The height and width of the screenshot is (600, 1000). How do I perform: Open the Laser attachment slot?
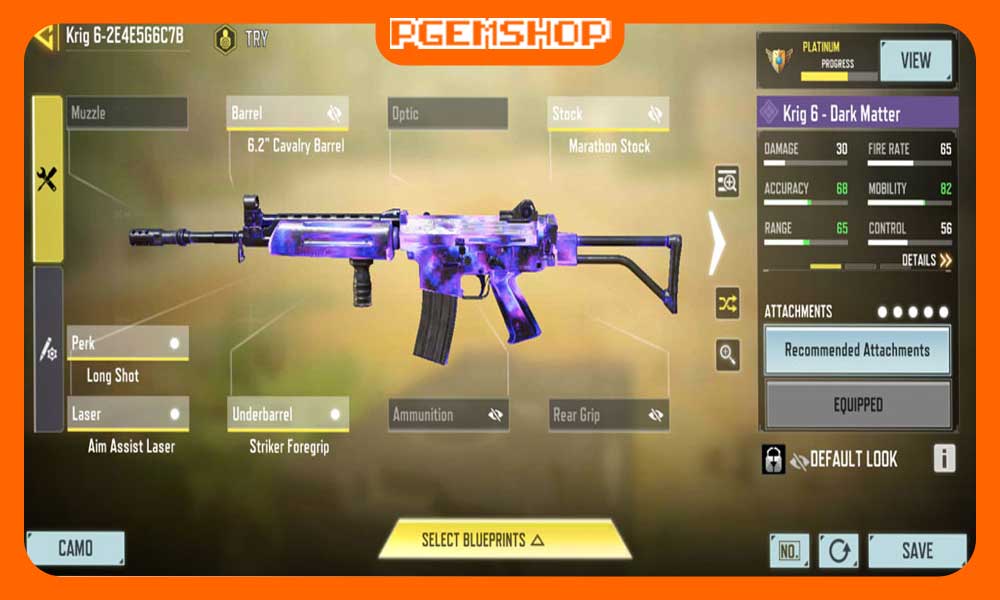tap(127, 414)
